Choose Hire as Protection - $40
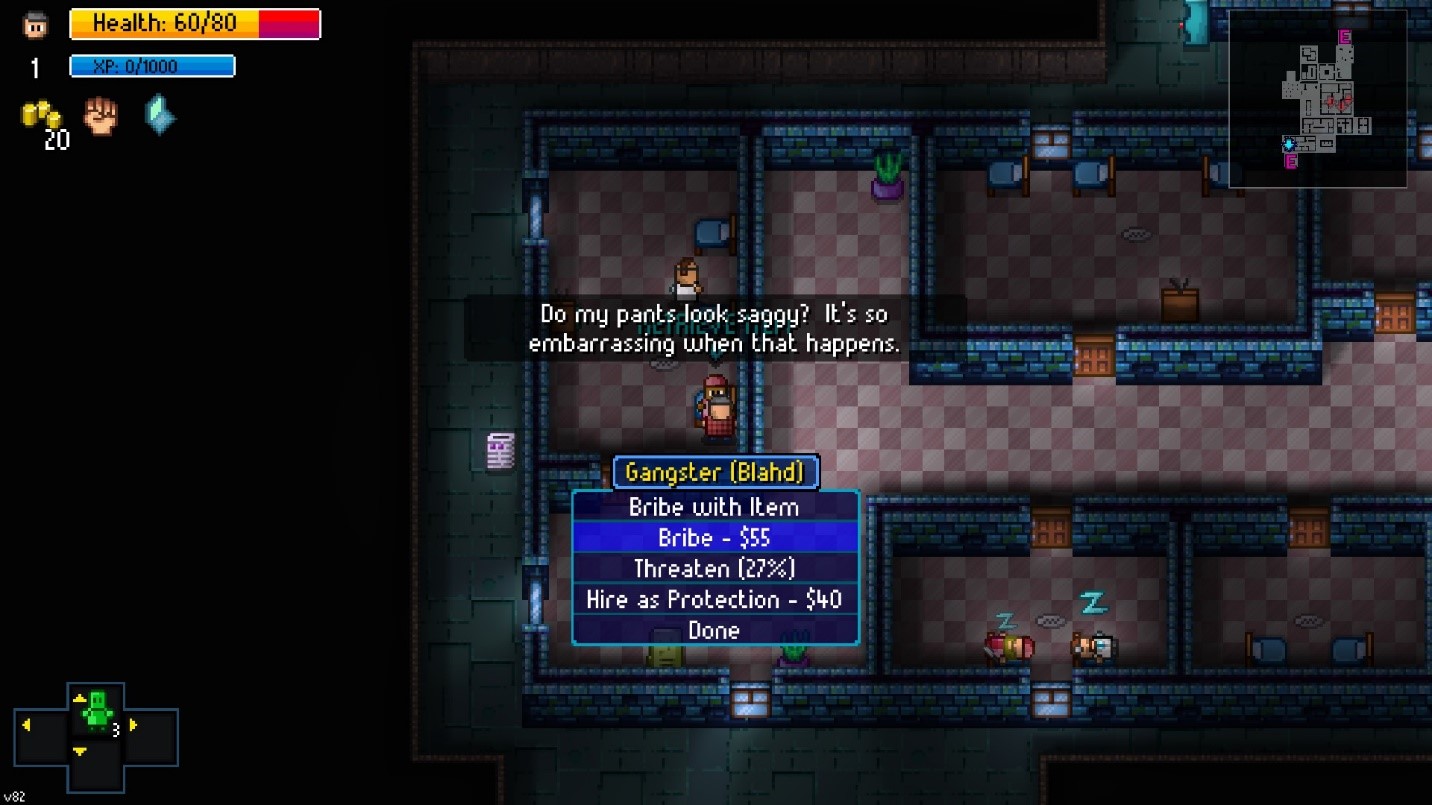This screenshot has width=1432, height=805. tap(714, 600)
